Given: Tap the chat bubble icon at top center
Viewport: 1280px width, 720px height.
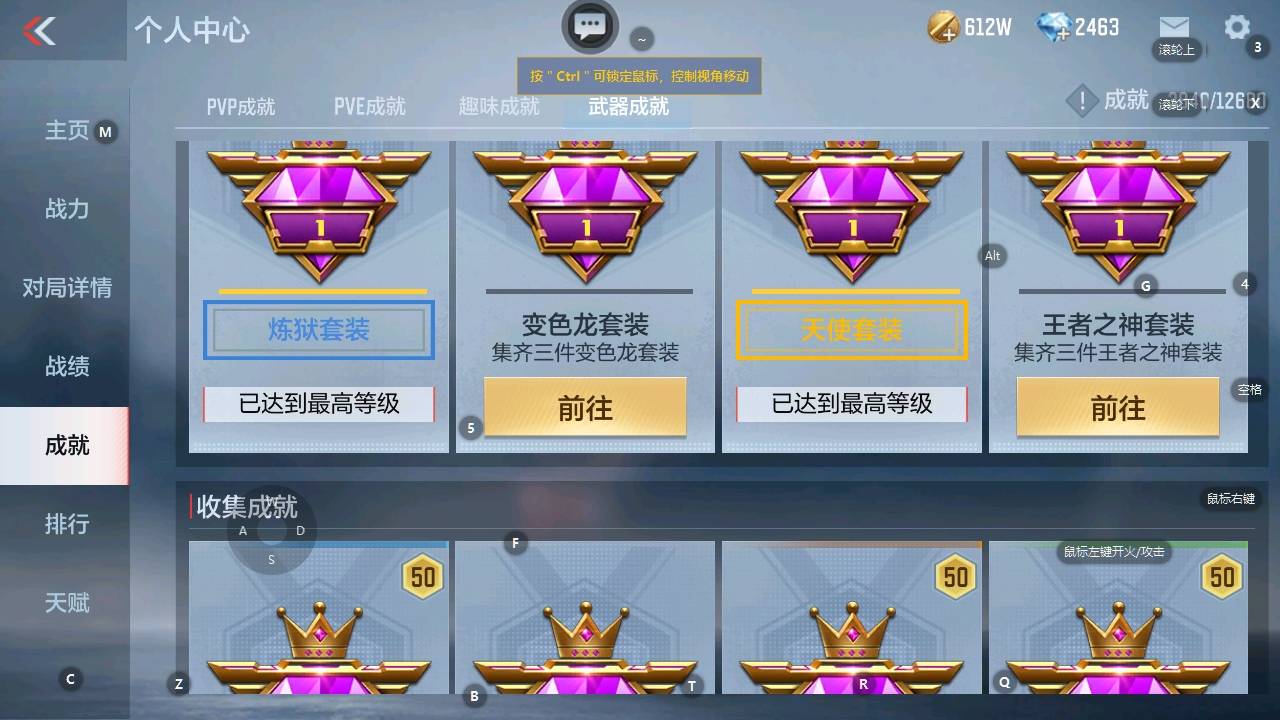Looking at the screenshot, I should (x=589, y=26).
